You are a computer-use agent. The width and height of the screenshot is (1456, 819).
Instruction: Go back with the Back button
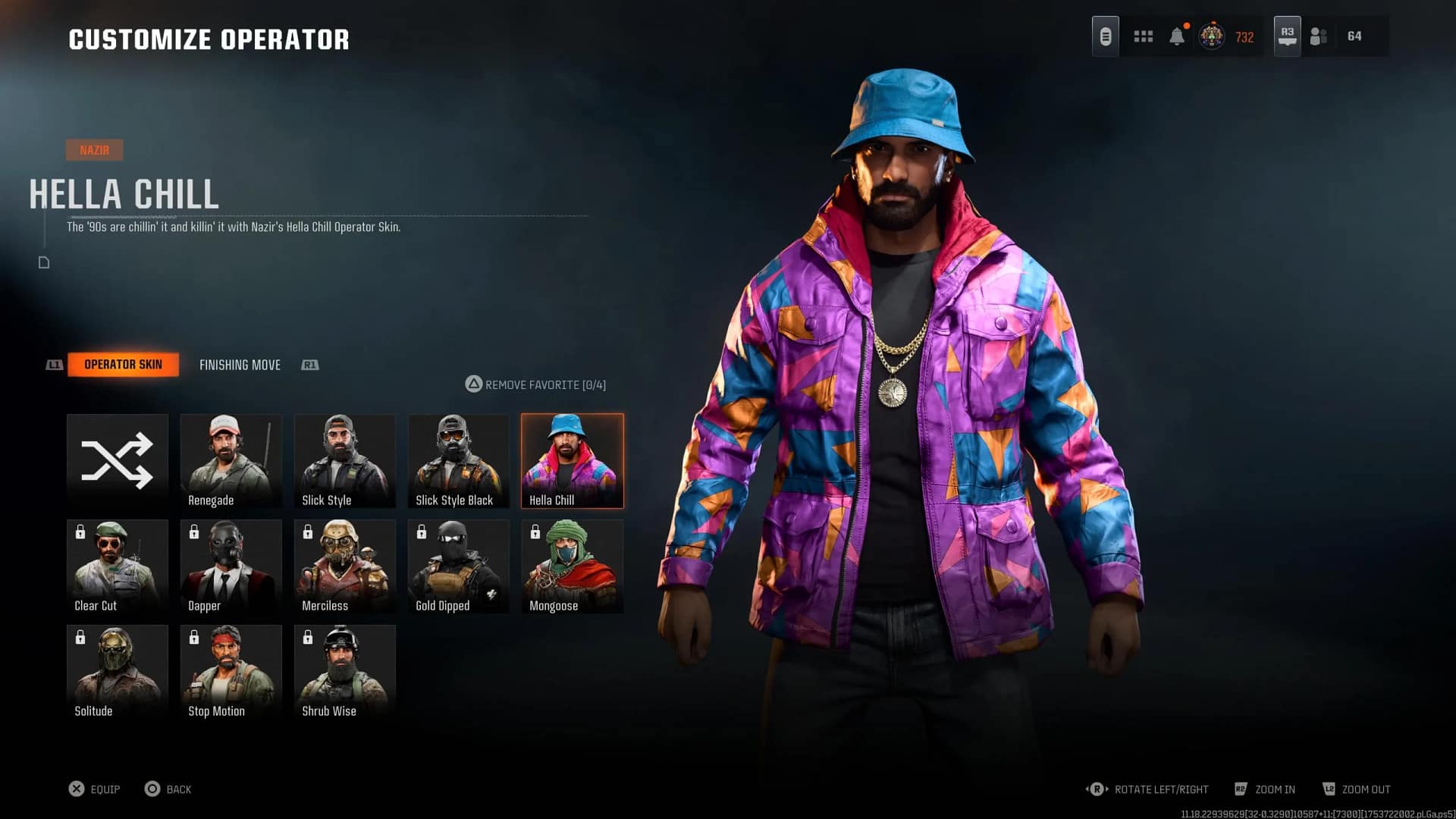click(168, 789)
